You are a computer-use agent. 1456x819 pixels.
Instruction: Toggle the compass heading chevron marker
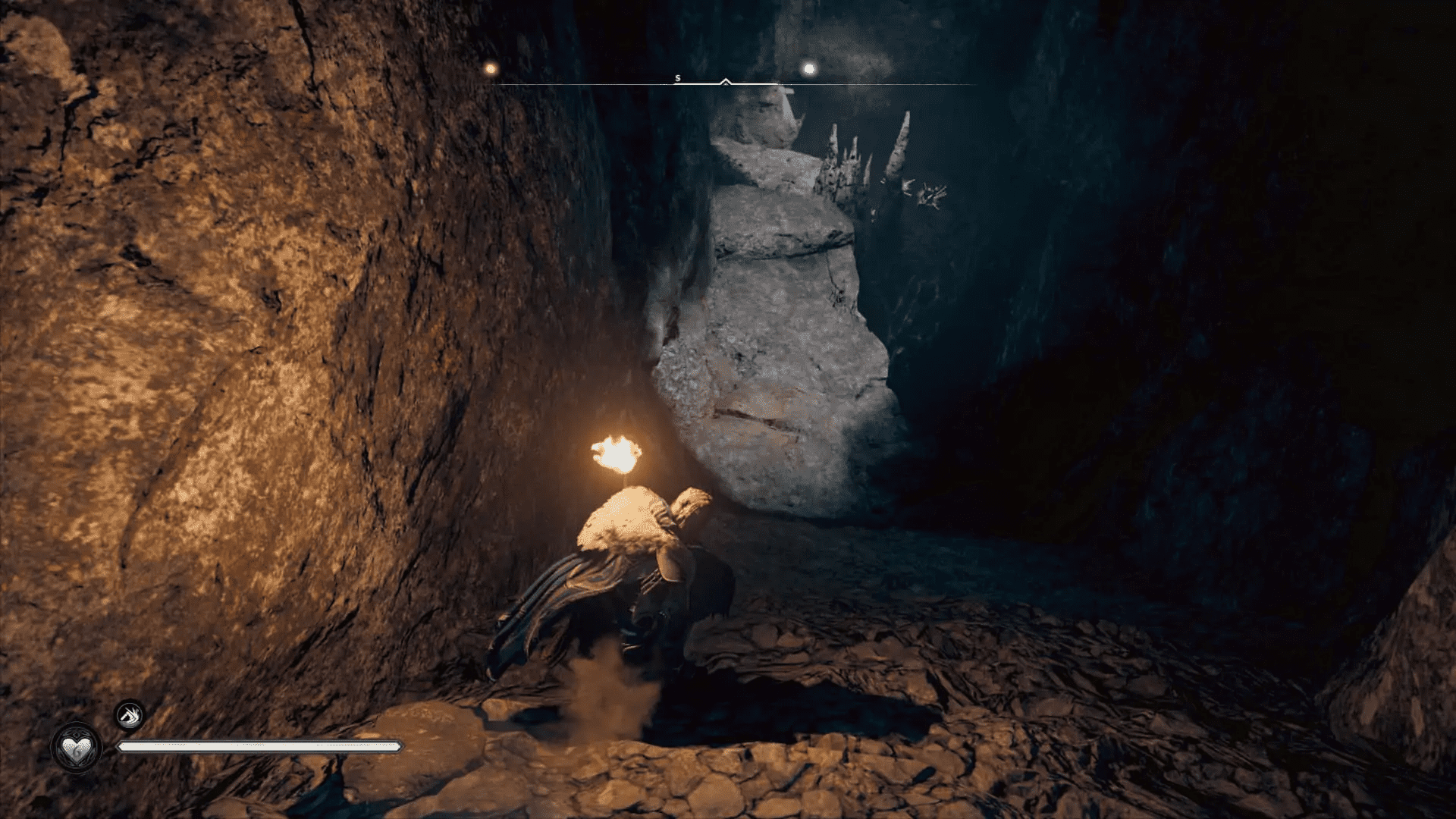(x=725, y=81)
